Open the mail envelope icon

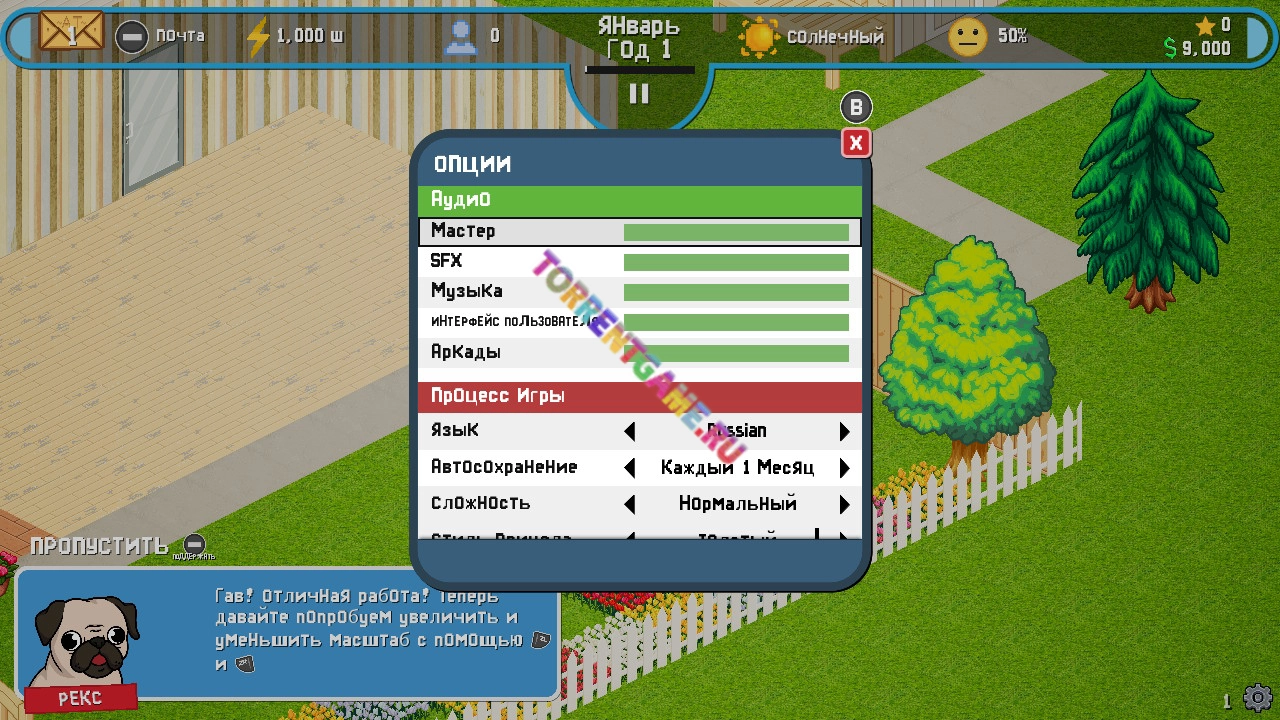pos(71,33)
